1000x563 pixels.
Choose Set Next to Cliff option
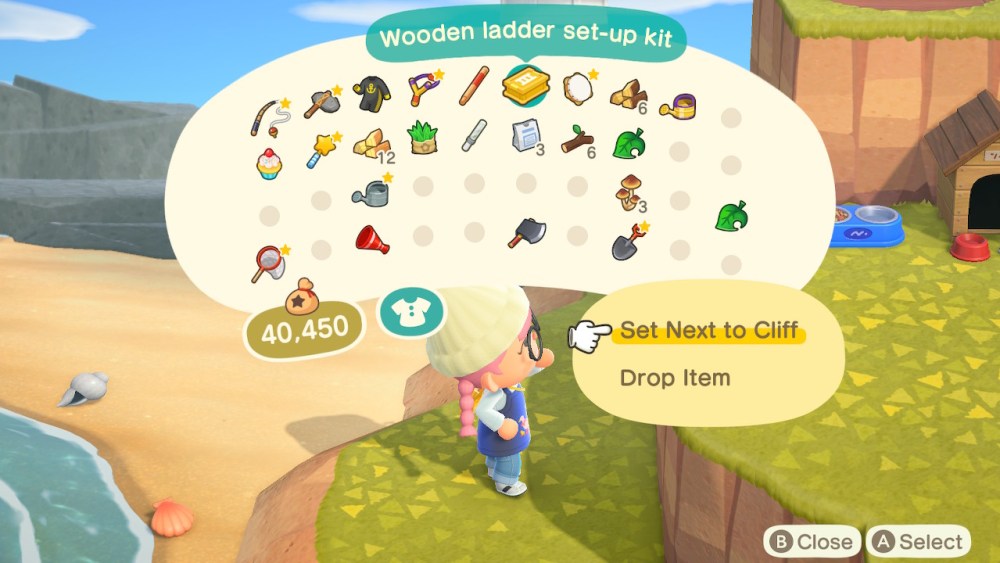[x=709, y=330]
